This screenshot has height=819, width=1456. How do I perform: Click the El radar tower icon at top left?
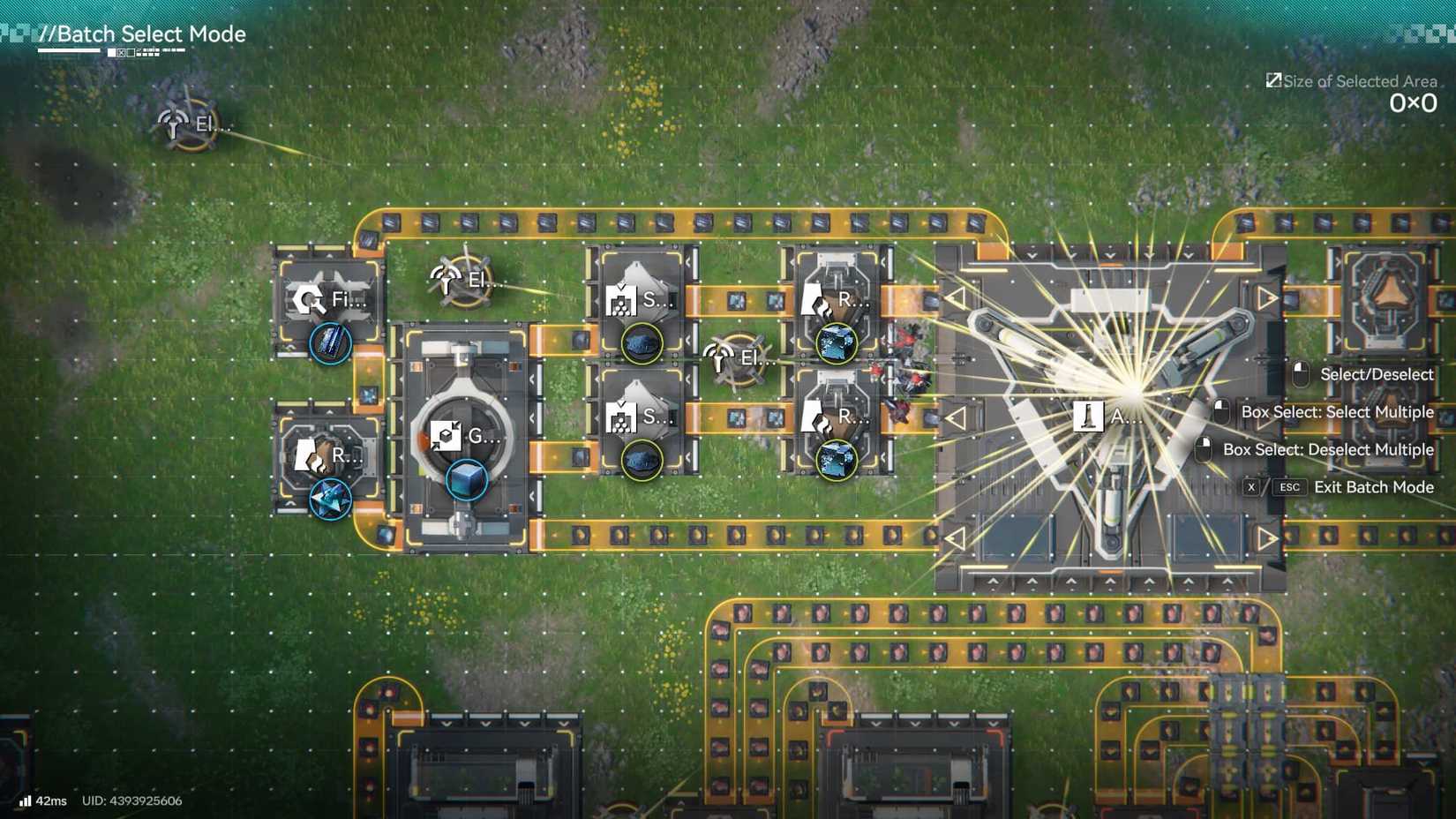[173, 124]
